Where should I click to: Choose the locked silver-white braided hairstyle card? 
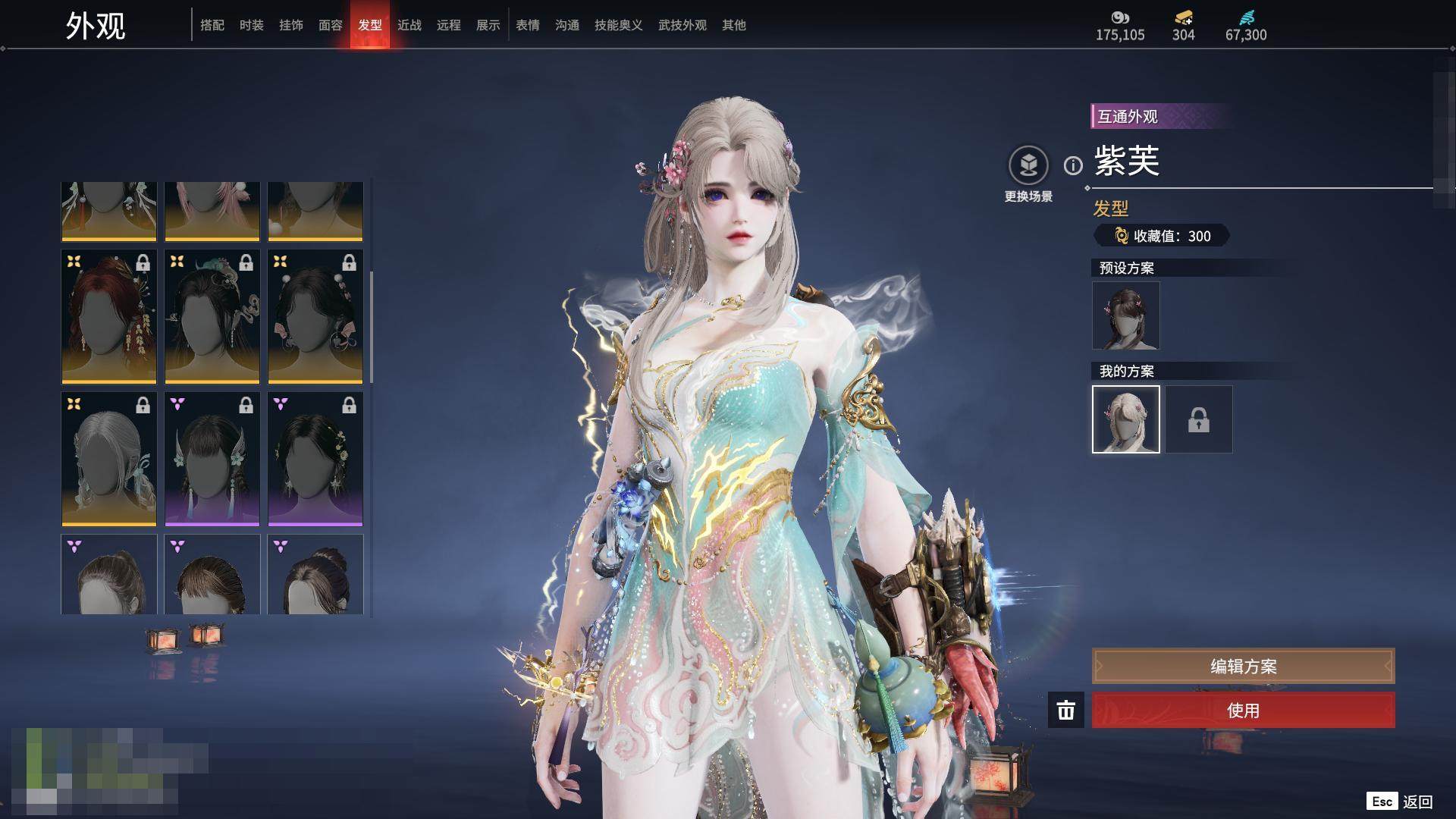tap(109, 459)
